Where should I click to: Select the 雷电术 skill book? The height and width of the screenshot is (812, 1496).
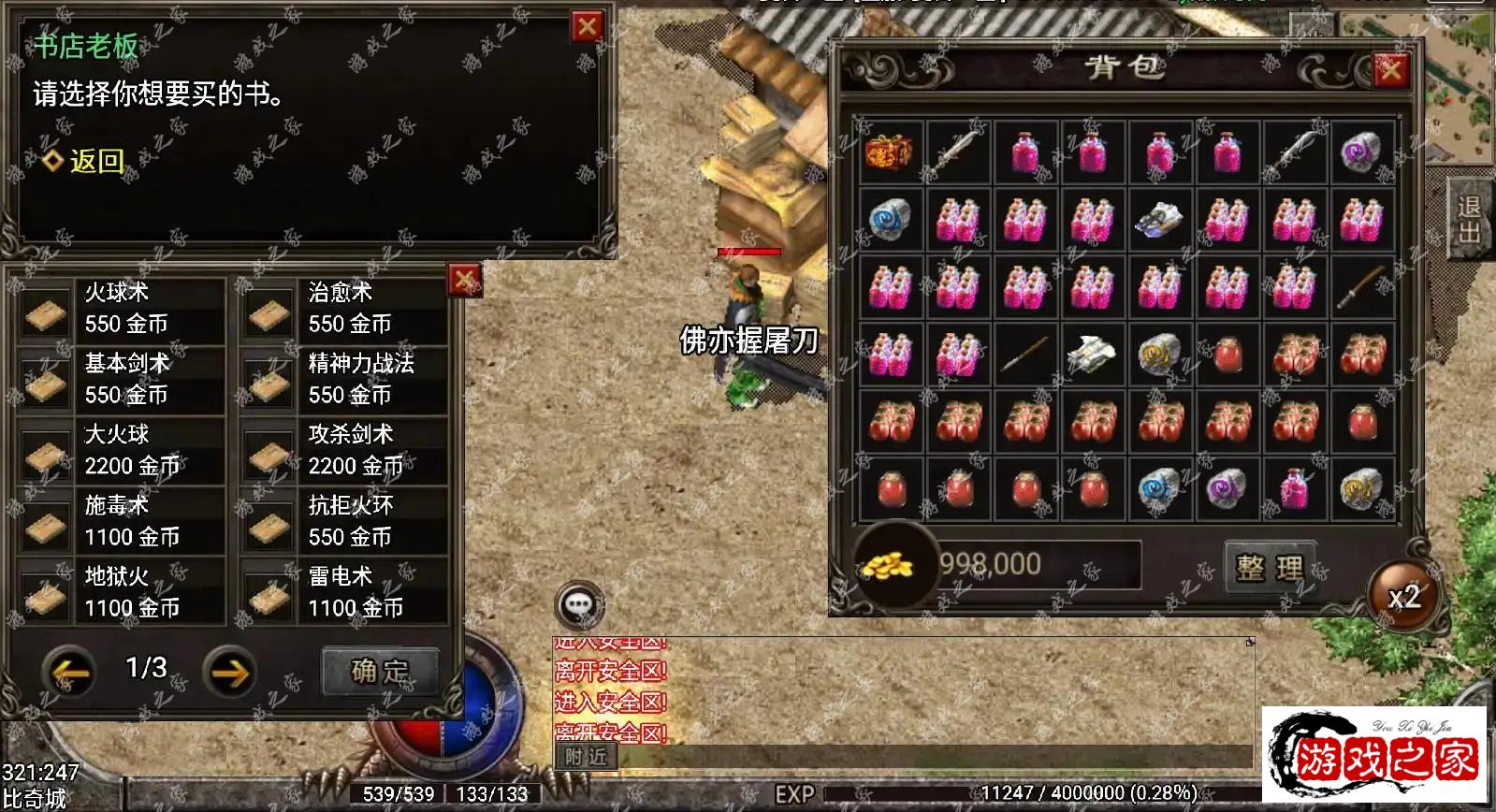coord(344,593)
